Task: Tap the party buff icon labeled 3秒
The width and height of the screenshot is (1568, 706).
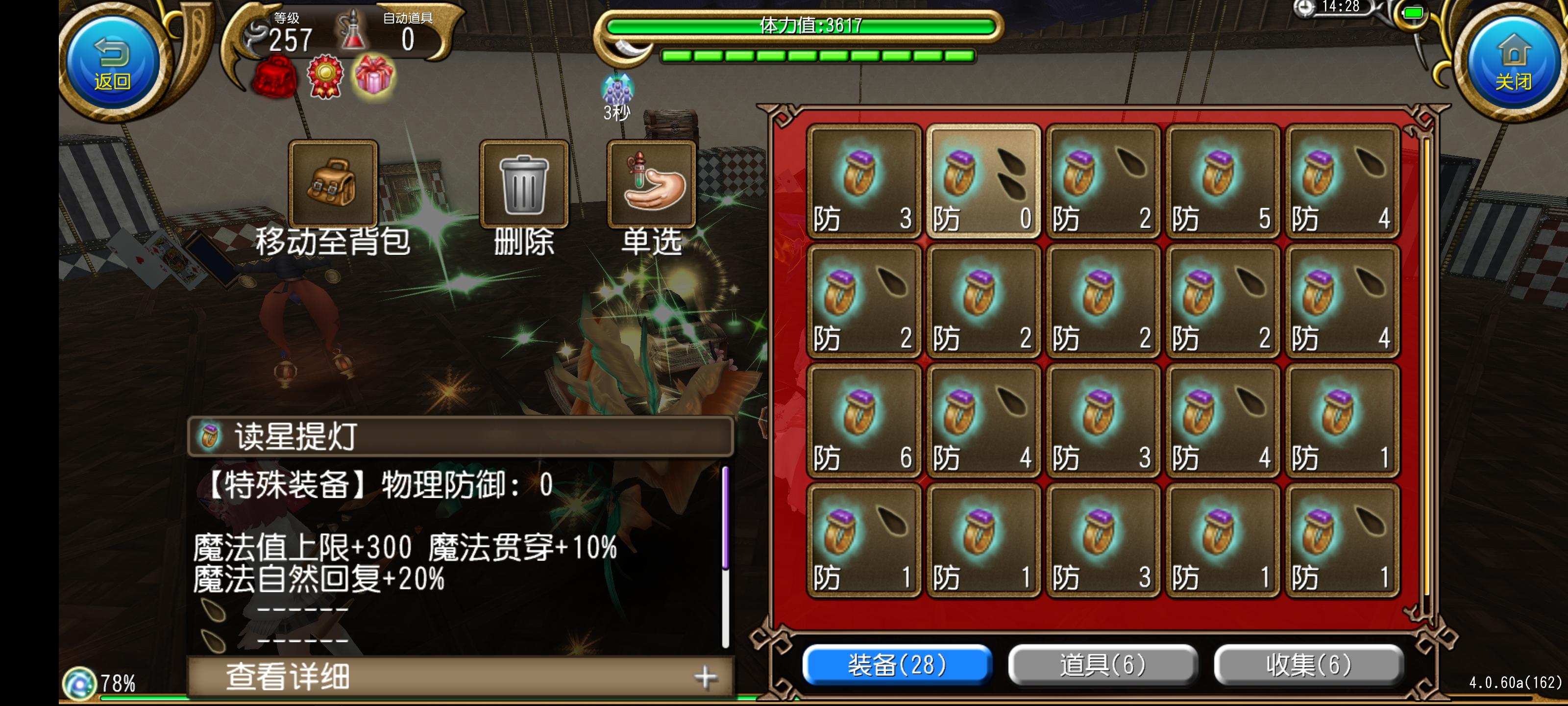Action: pos(618,91)
